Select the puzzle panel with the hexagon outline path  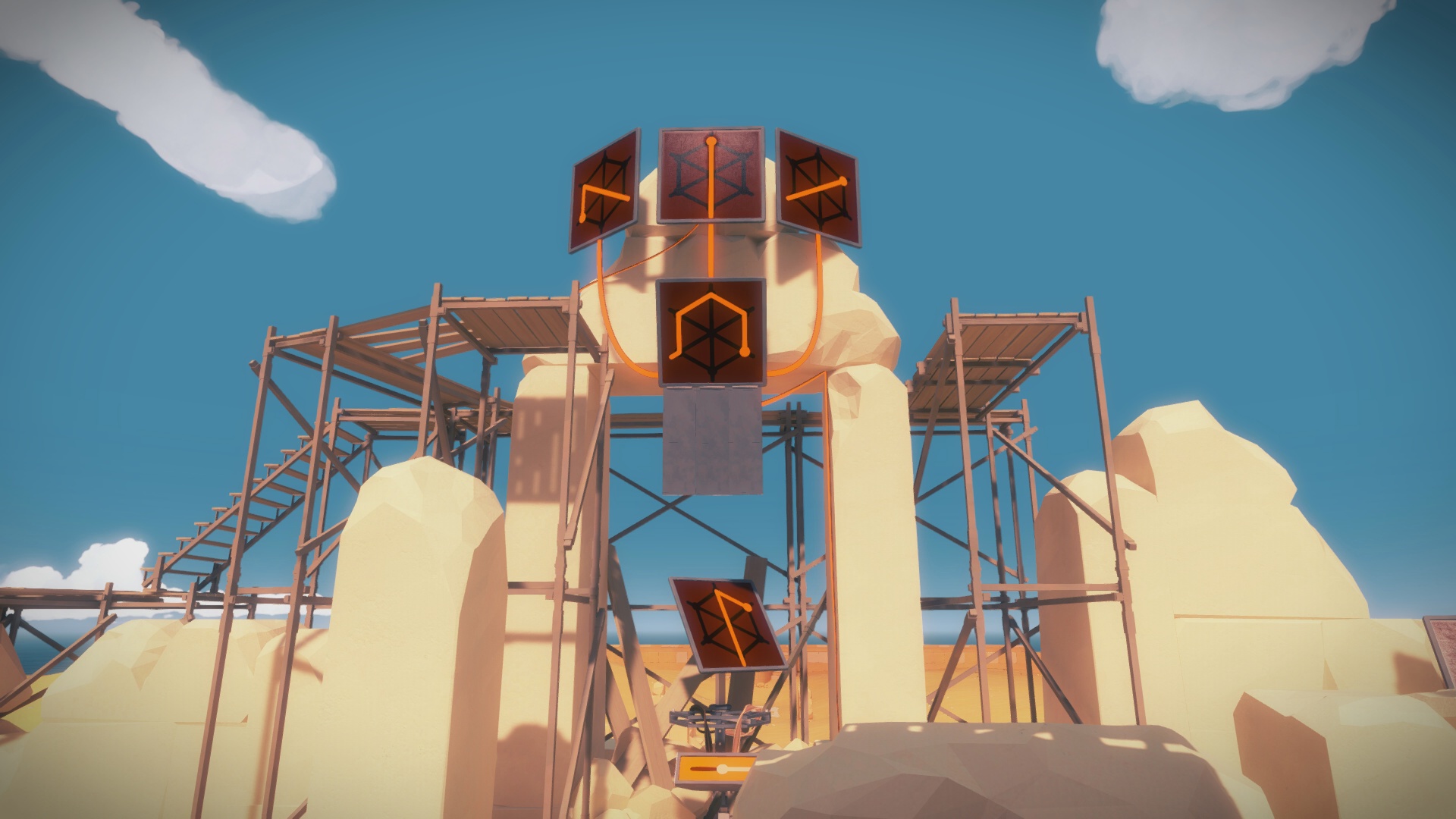[711, 331]
